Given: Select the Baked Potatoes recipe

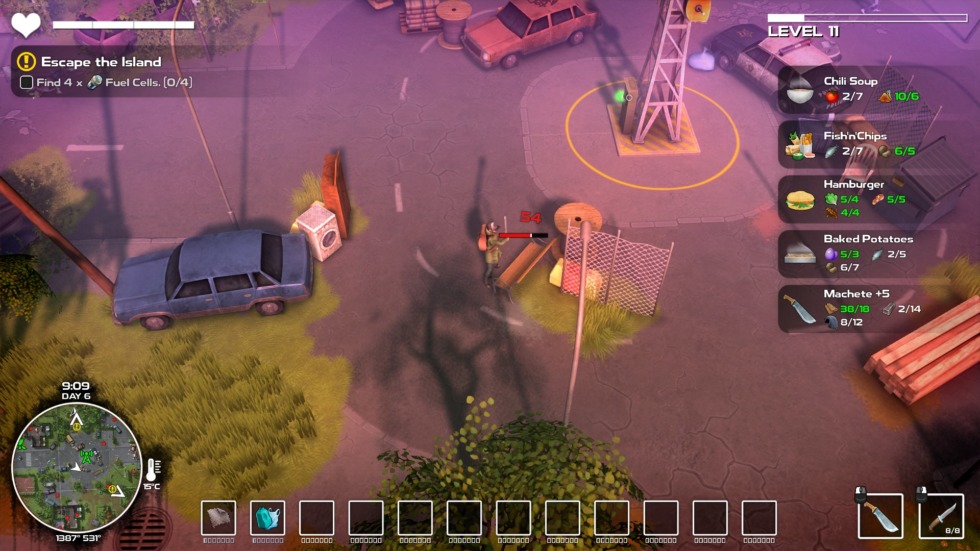Looking at the screenshot, I should (852, 254).
